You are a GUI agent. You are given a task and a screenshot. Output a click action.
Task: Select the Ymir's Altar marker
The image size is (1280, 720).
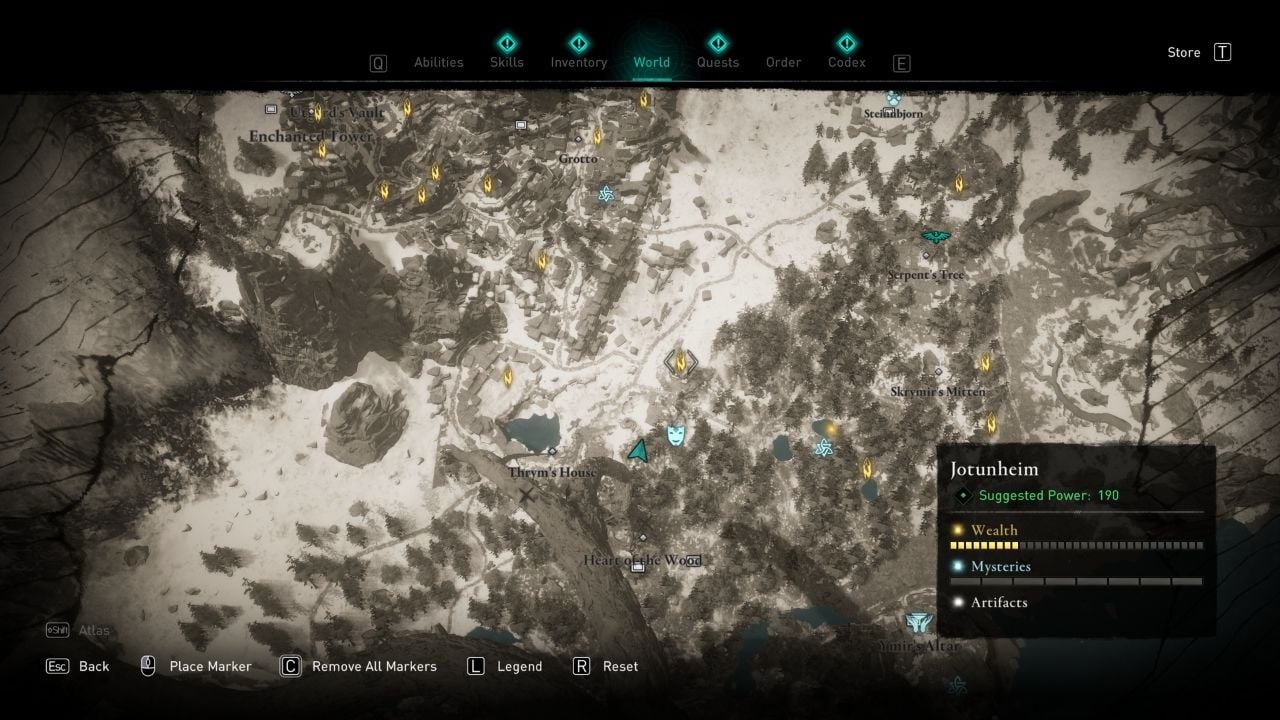(918, 624)
